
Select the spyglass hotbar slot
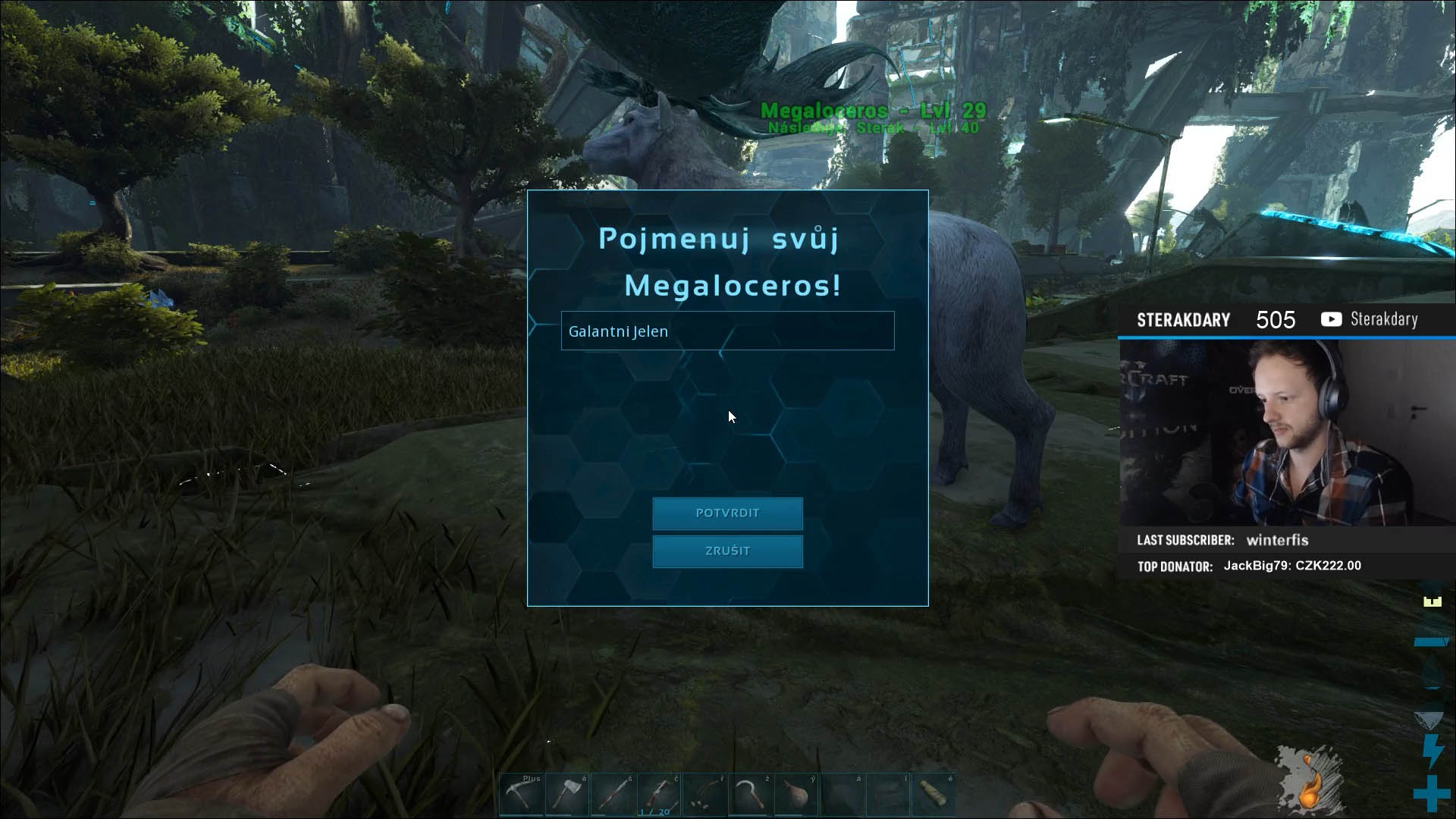933,795
